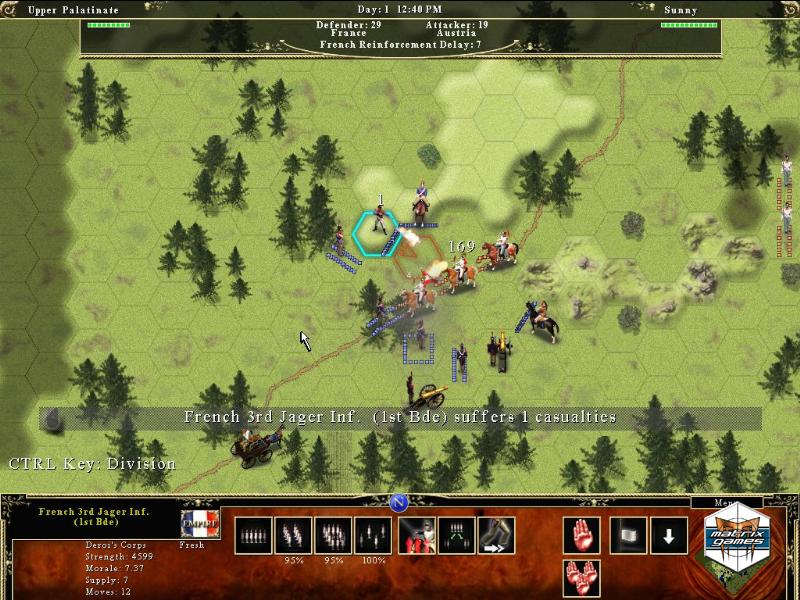Select the single-line formation icon

point(254,535)
